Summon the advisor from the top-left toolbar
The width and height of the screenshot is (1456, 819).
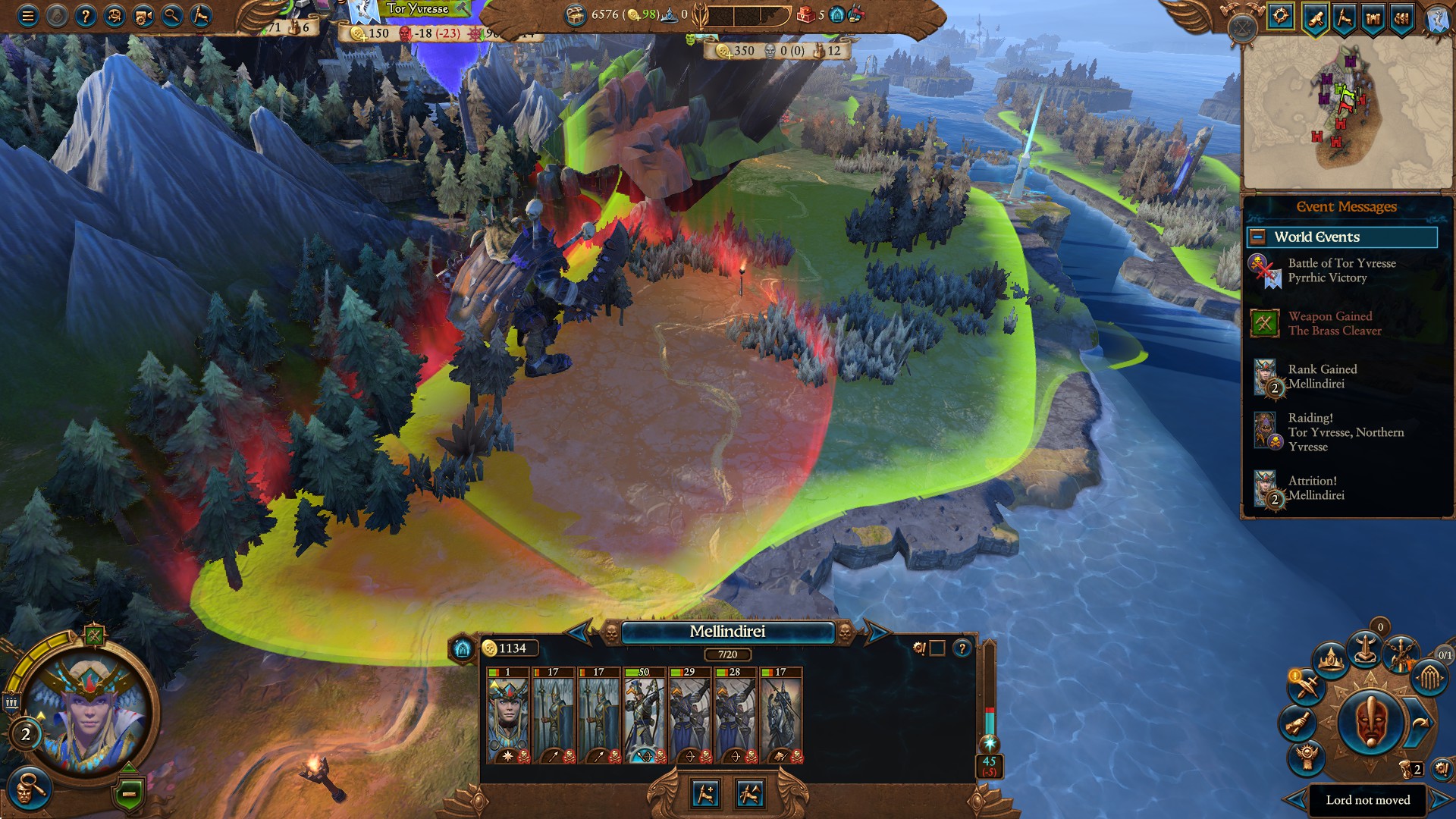[114, 17]
